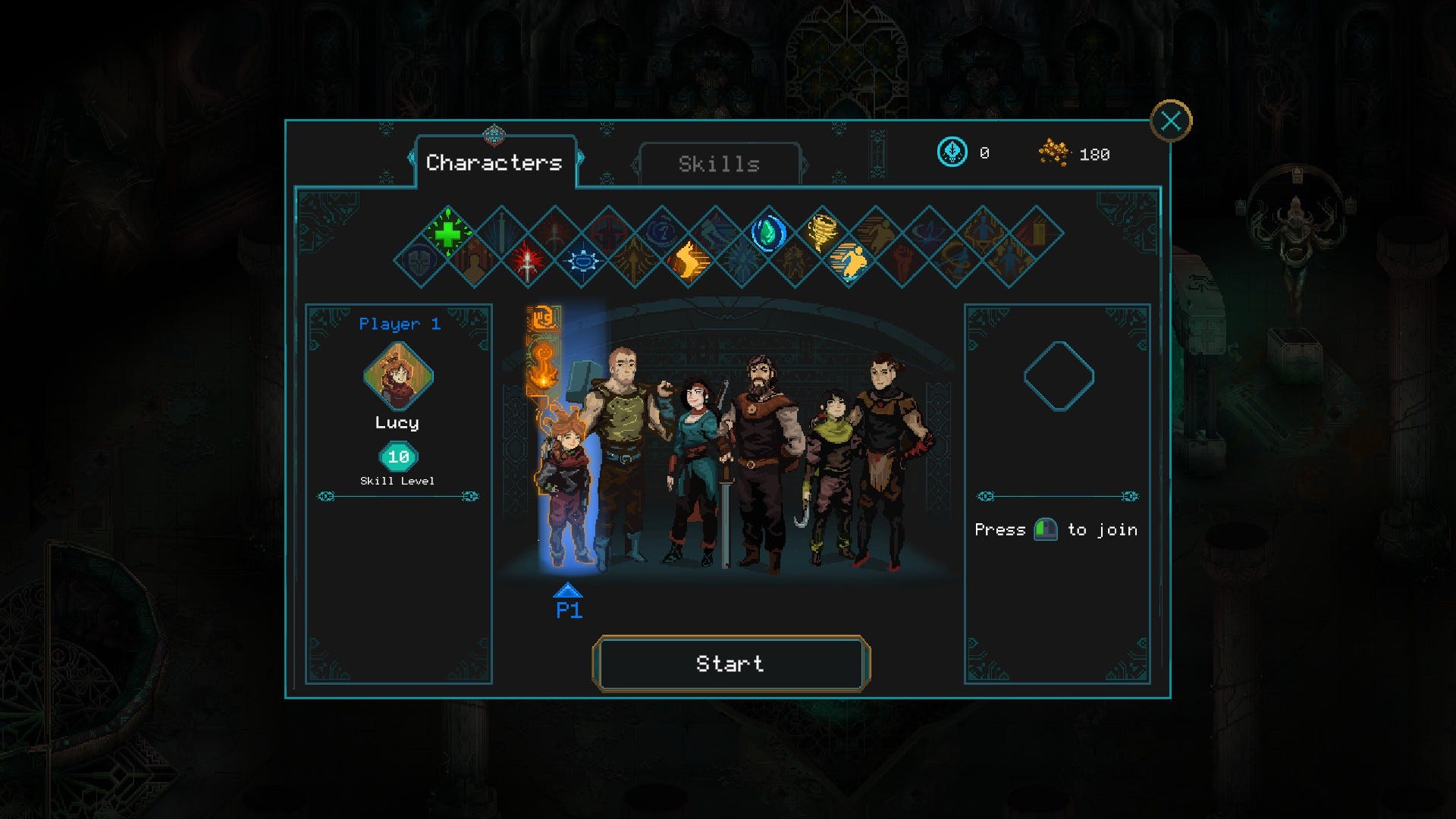This screenshot has height=819, width=1456.
Task: Switch to the Skills tab
Action: (719, 164)
